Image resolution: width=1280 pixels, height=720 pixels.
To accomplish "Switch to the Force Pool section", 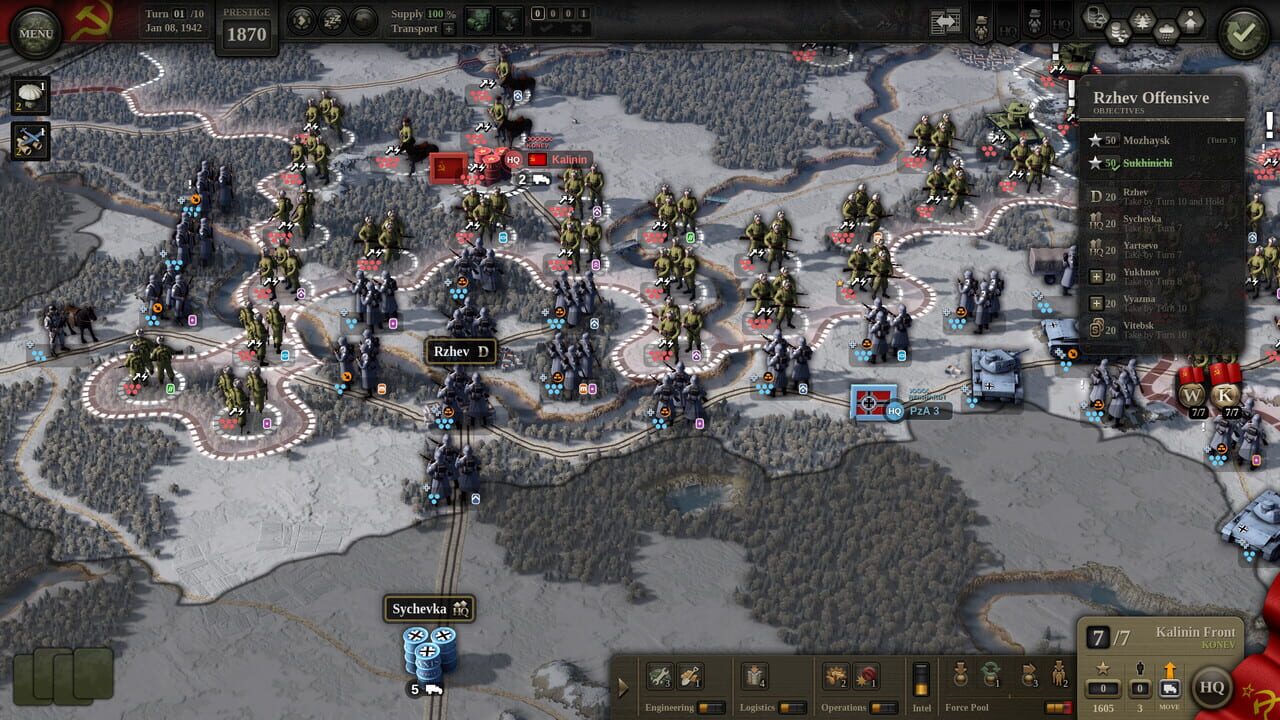I will point(967,707).
